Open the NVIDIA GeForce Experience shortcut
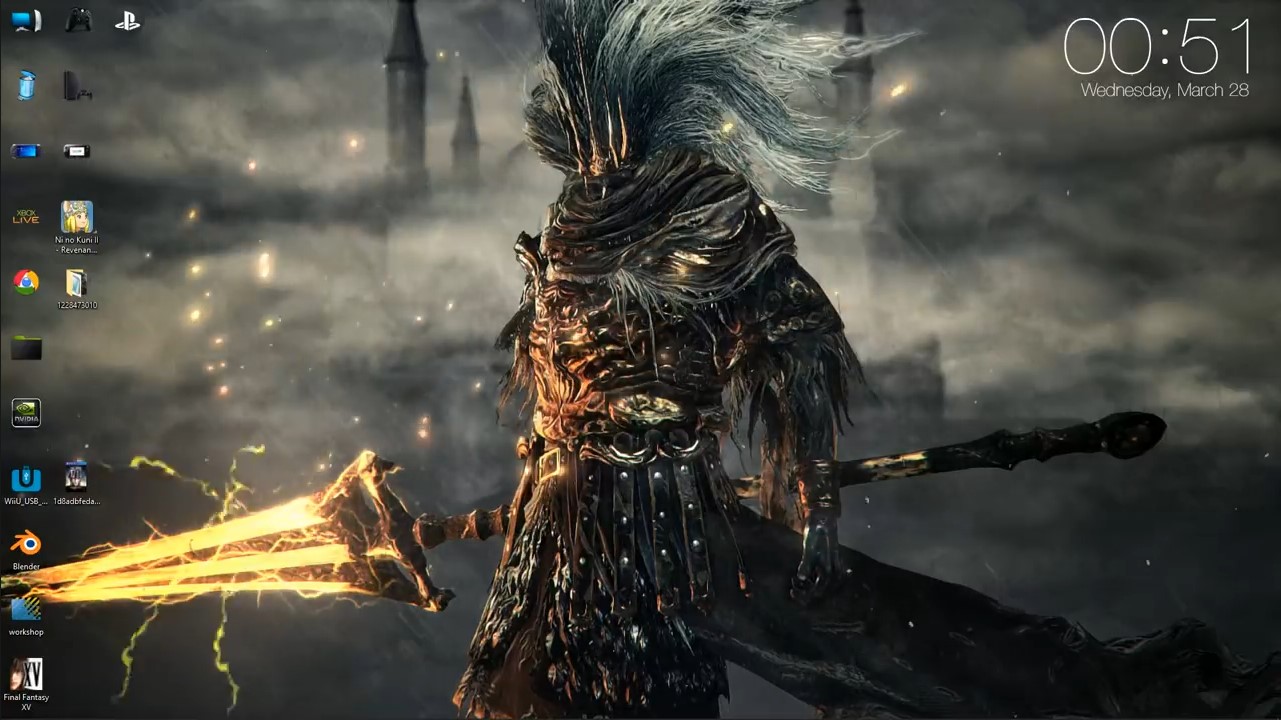Viewport: 1281px width, 720px height. click(x=26, y=412)
